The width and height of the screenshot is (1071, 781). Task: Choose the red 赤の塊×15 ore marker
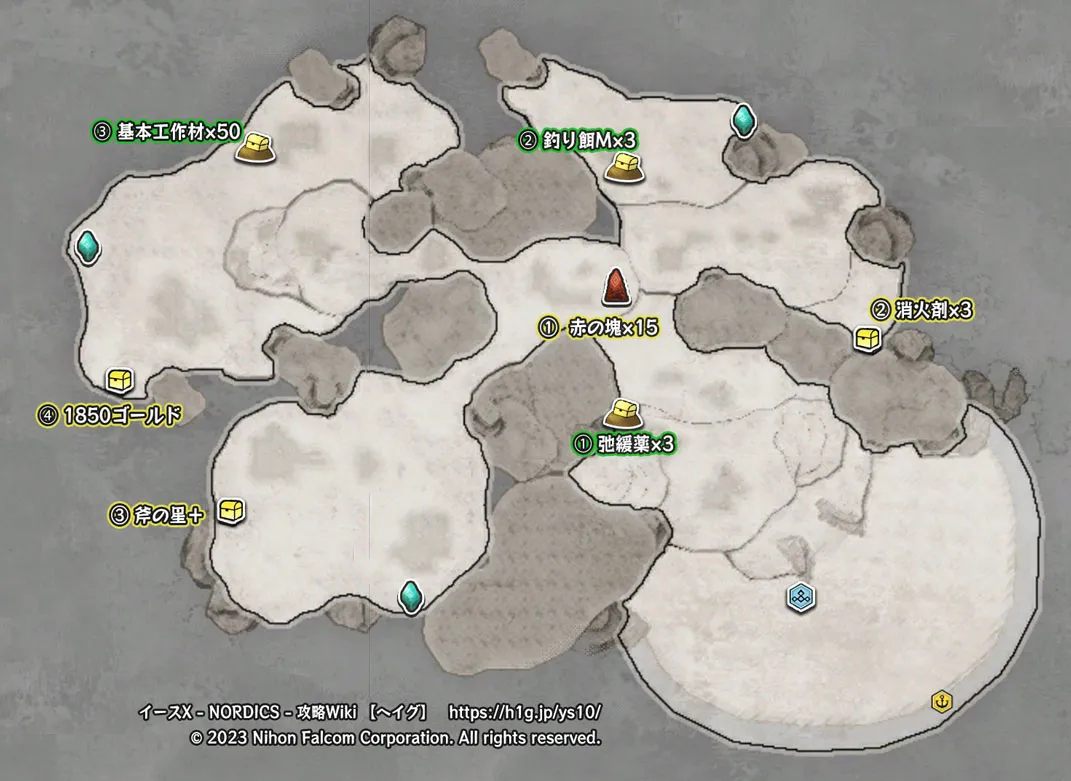(615, 288)
